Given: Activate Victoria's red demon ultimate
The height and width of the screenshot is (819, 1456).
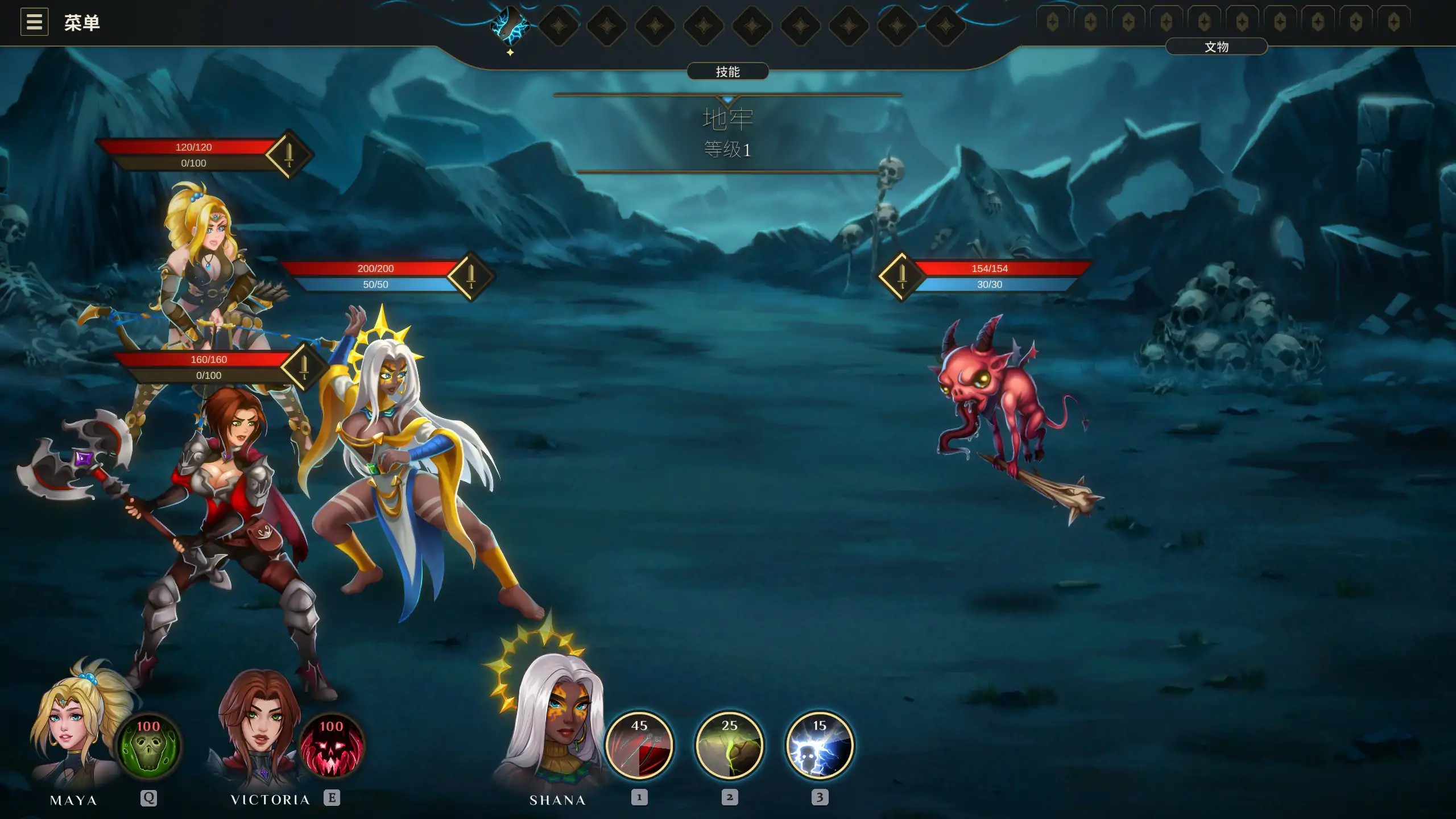Looking at the screenshot, I should [332, 746].
